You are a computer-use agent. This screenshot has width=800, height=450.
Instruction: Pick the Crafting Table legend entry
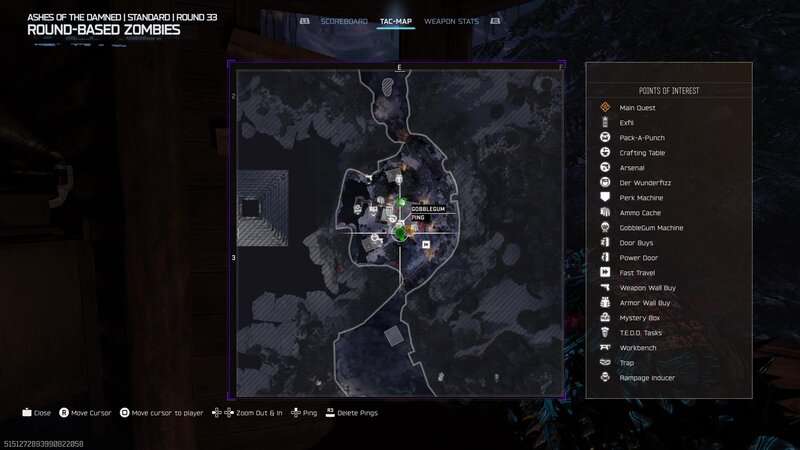(642, 153)
